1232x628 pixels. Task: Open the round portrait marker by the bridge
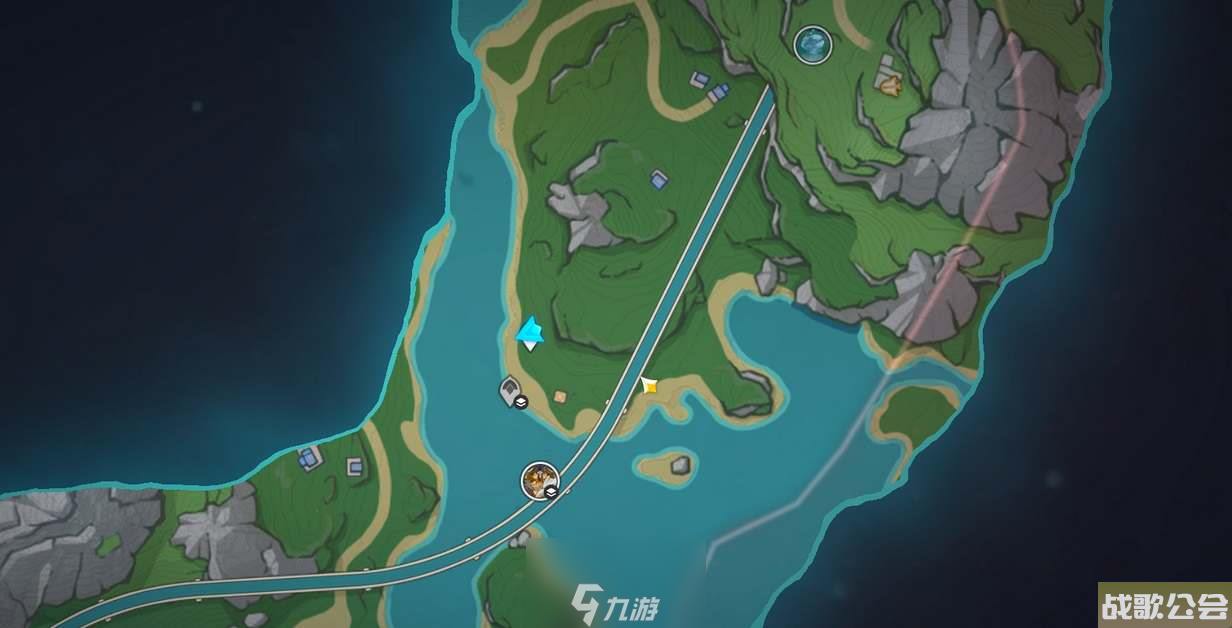pyautogui.click(x=540, y=480)
